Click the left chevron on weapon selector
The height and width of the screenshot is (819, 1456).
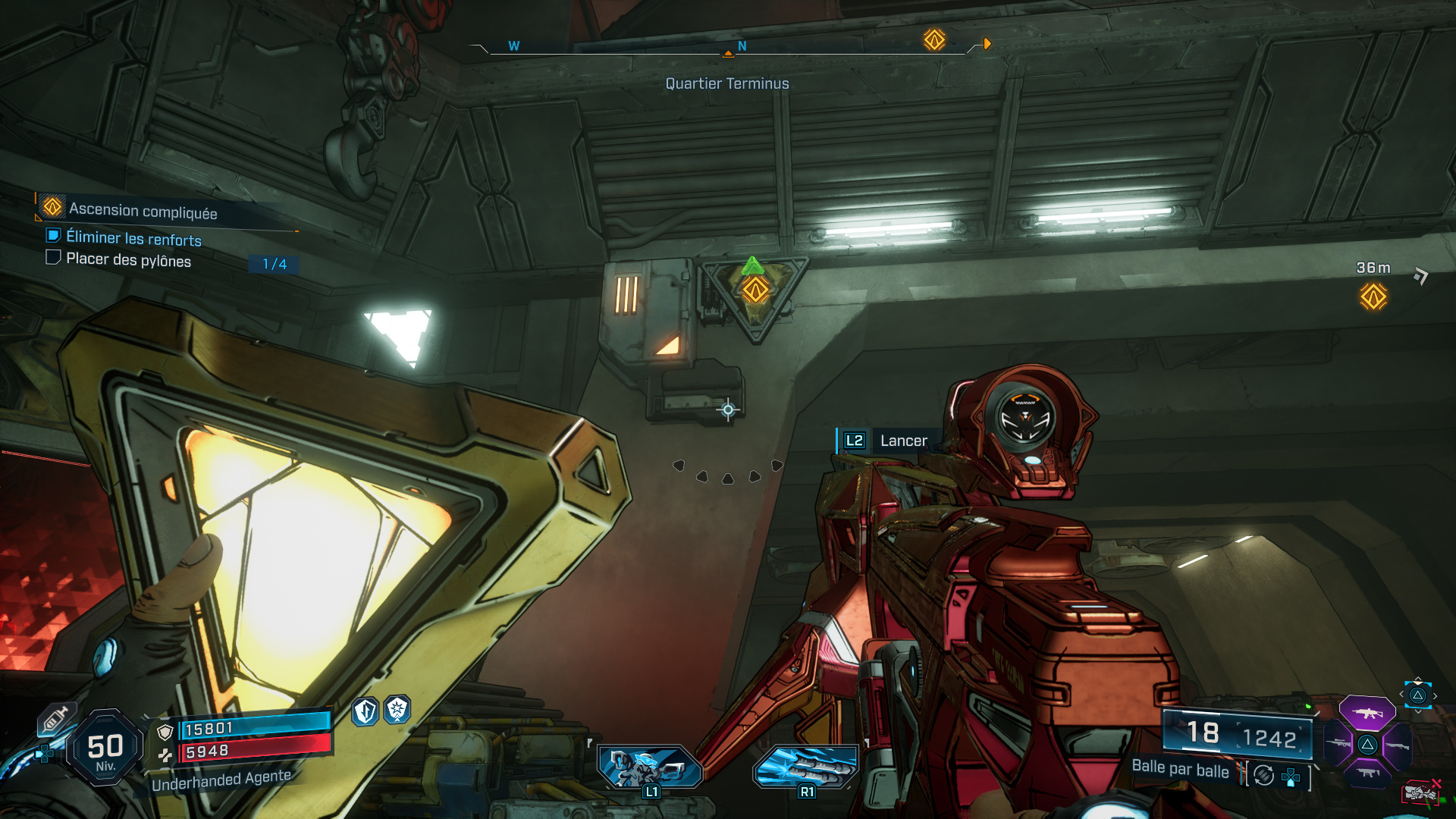tap(1401, 694)
